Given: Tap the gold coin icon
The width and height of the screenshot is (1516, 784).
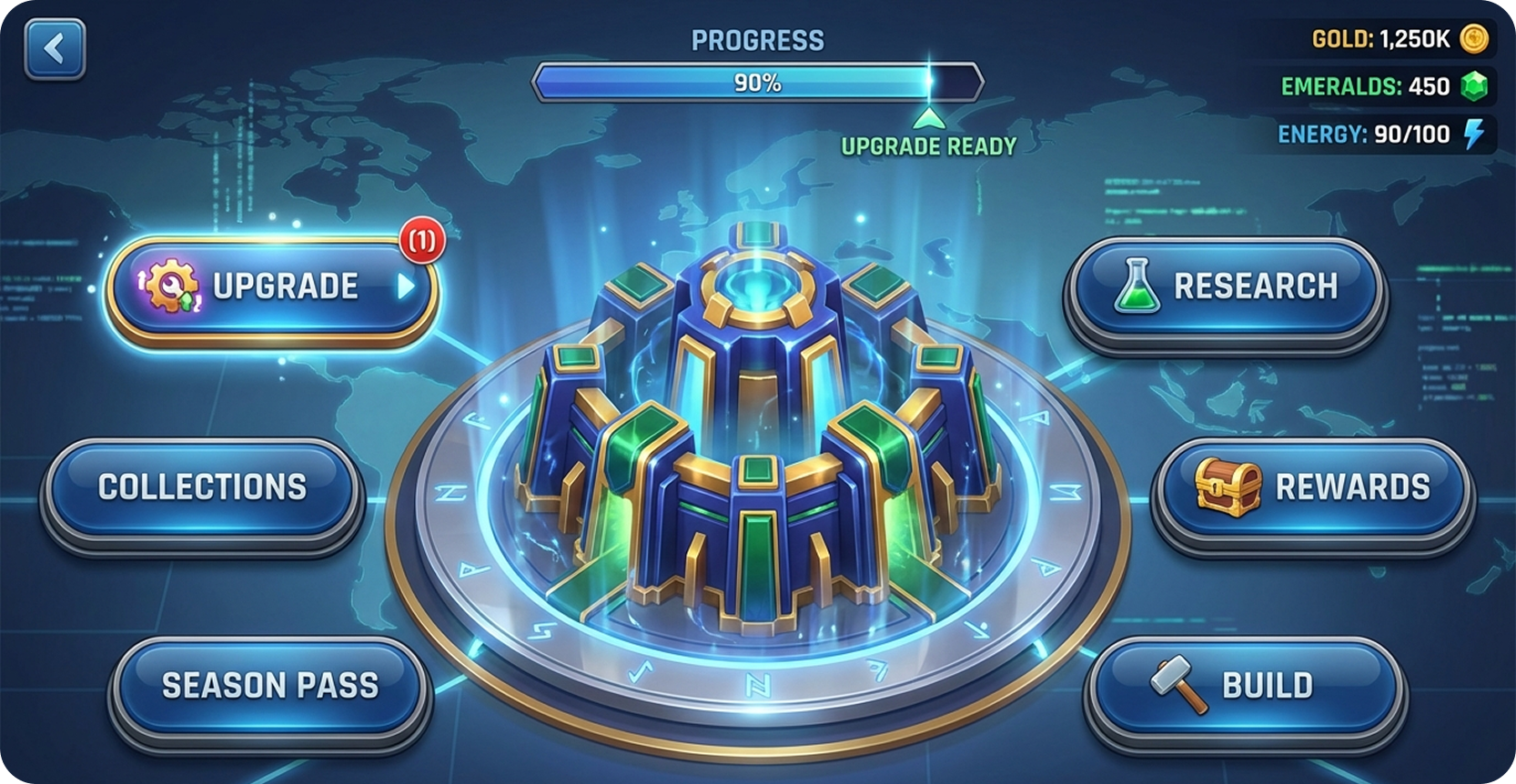Looking at the screenshot, I should [x=1474, y=38].
